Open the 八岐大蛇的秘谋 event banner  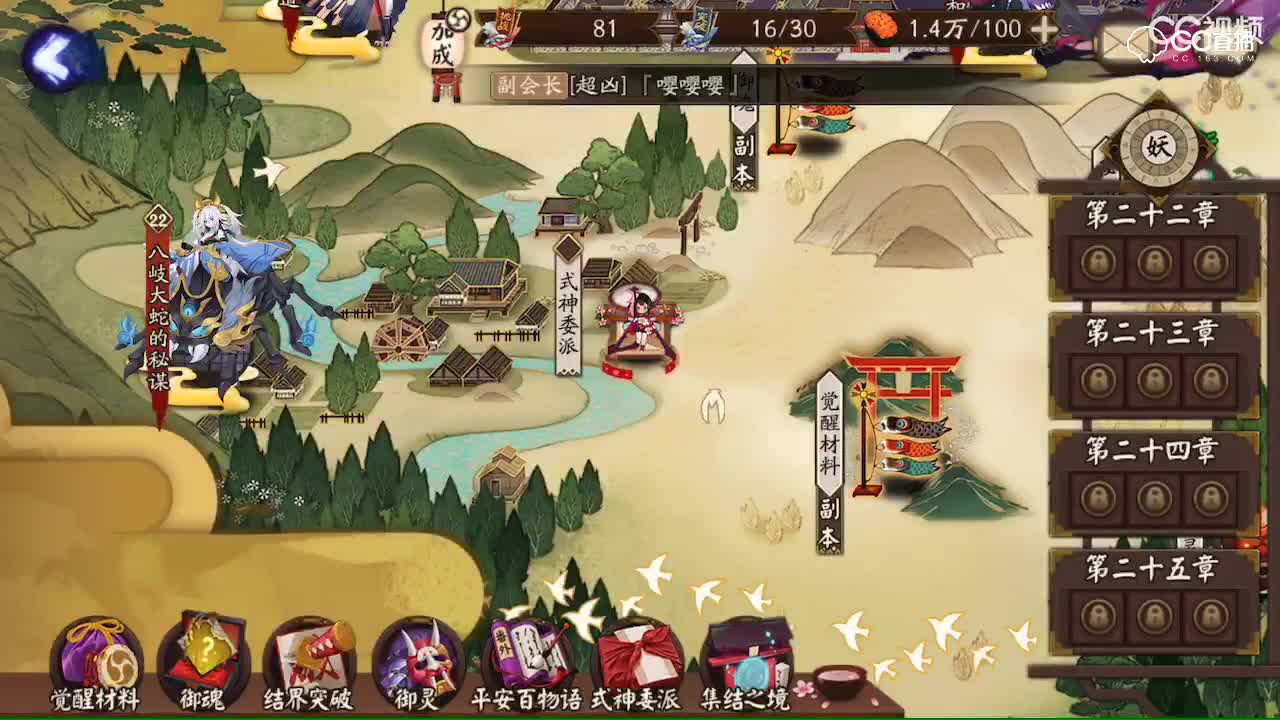tap(158, 300)
